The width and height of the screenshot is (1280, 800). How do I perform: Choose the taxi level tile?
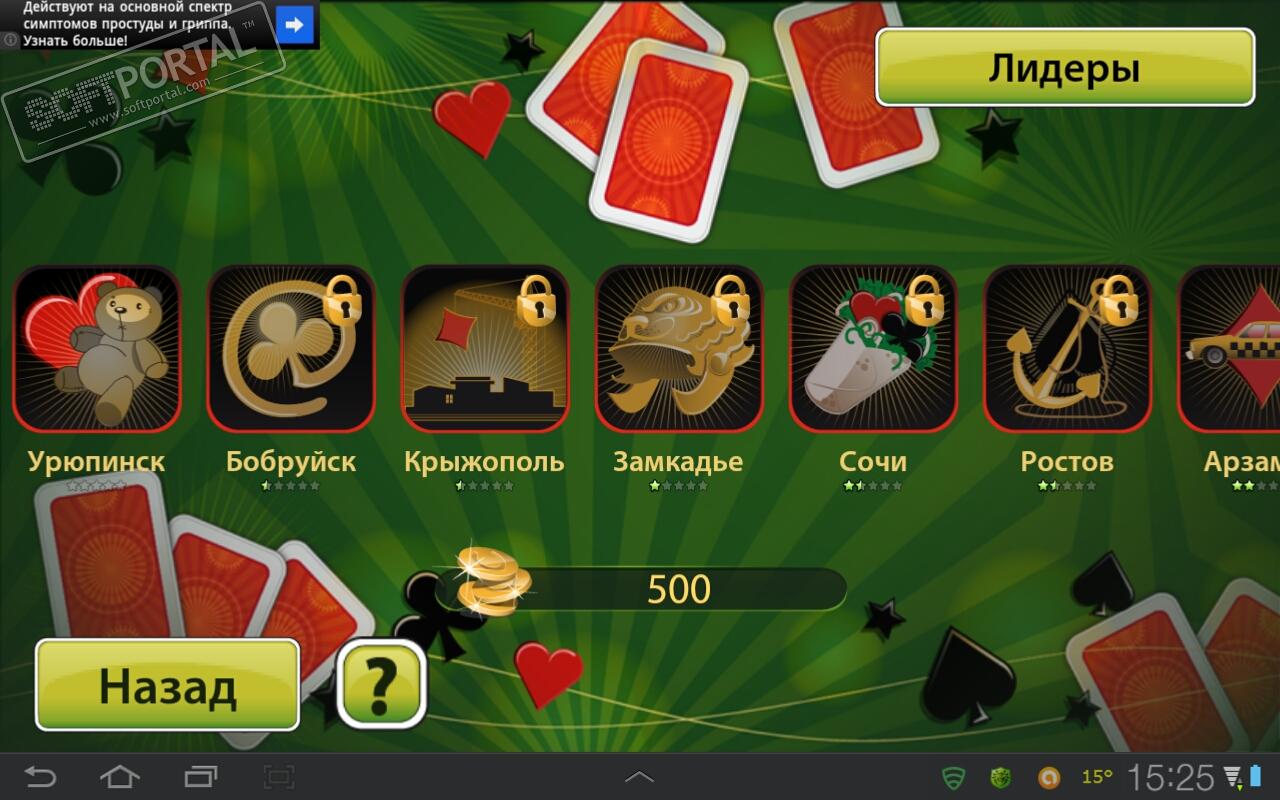tap(1232, 349)
